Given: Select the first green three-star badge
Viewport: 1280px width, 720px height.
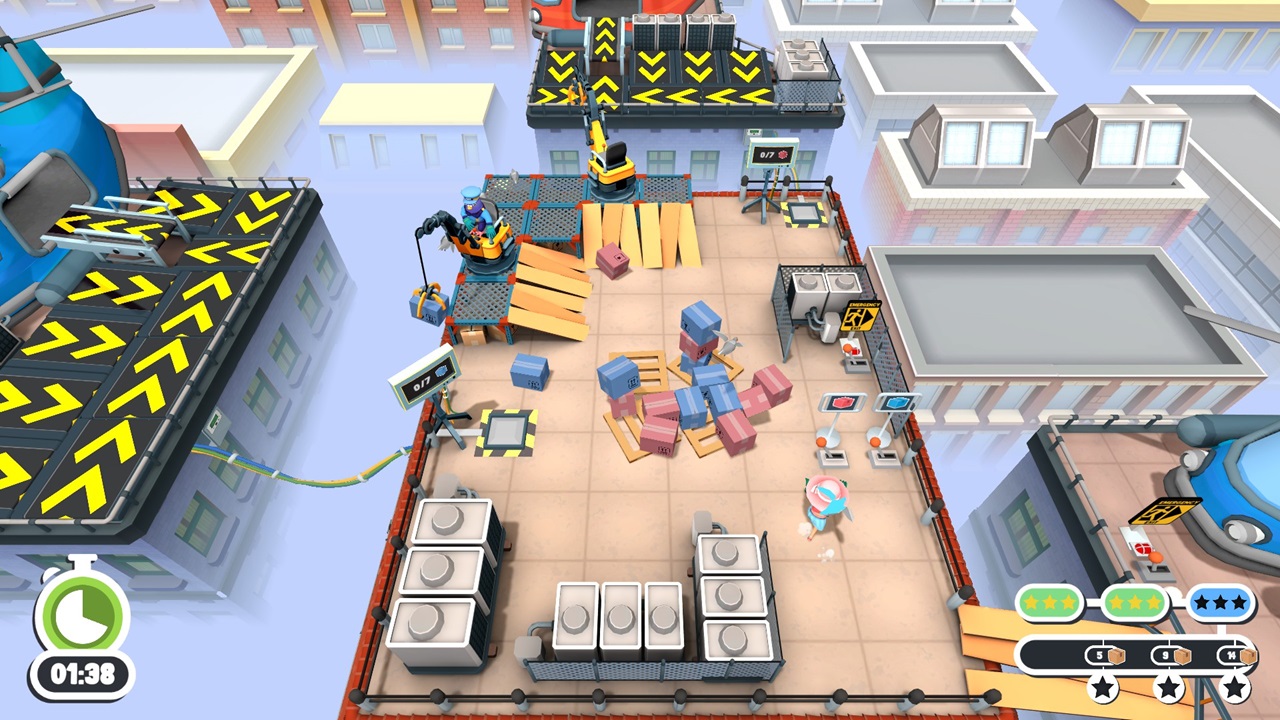Looking at the screenshot, I should pos(1049,602).
